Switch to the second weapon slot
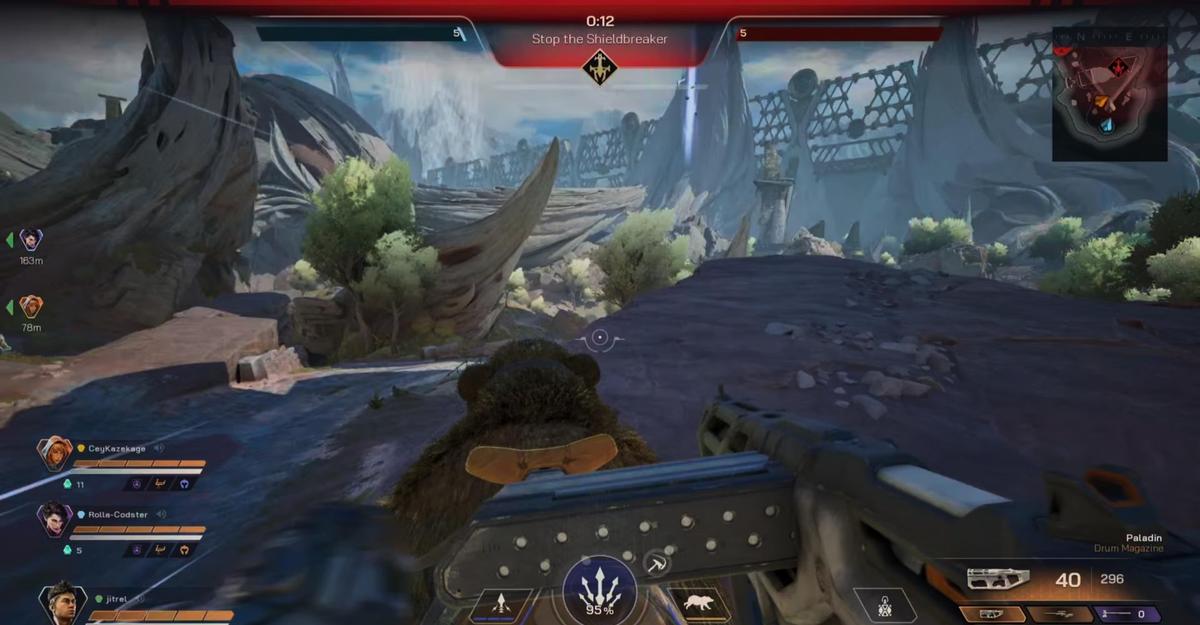Image resolution: width=1200 pixels, height=625 pixels. 1059,614
